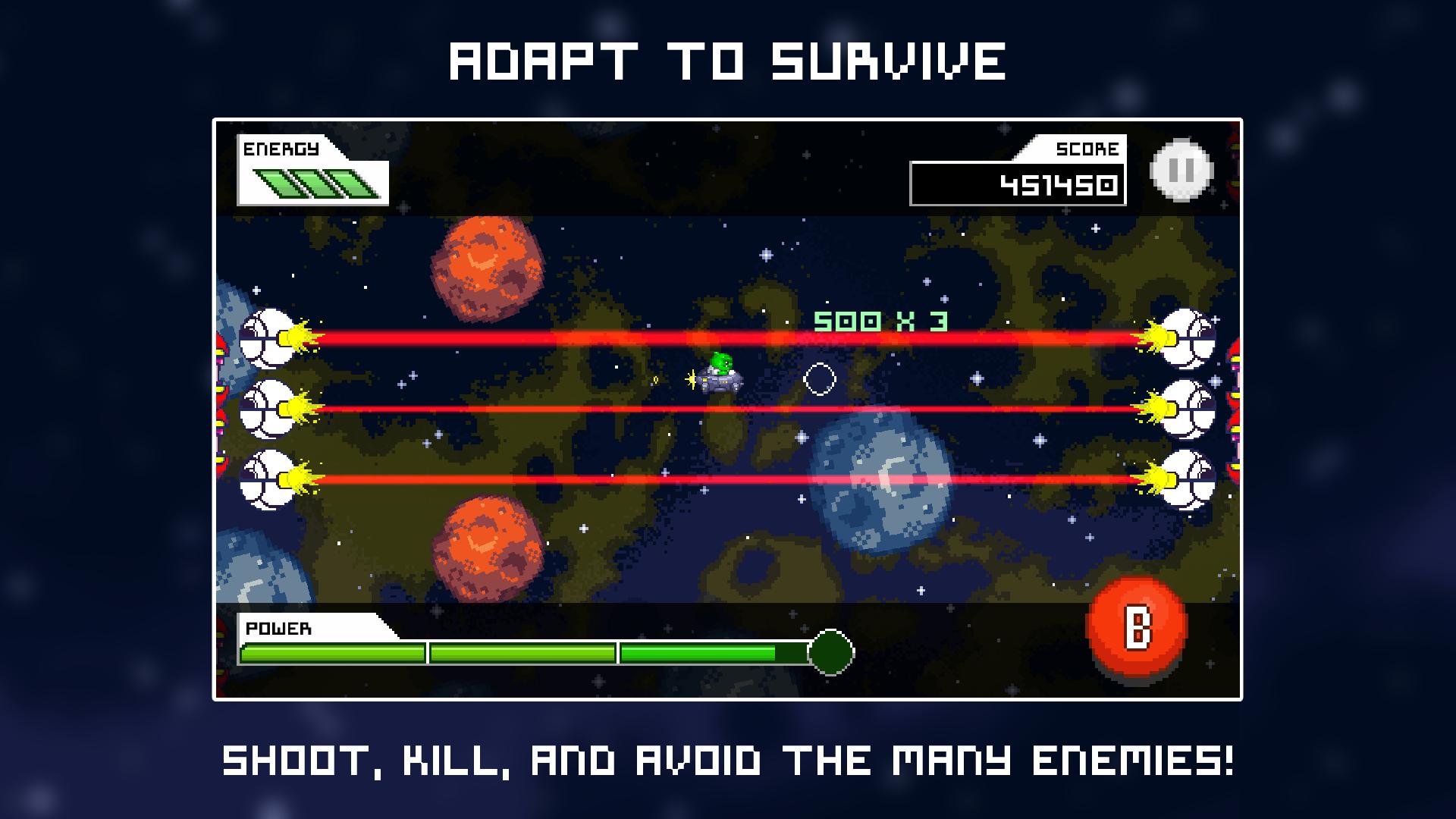Tap the red B bomb button

pos(1137,628)
